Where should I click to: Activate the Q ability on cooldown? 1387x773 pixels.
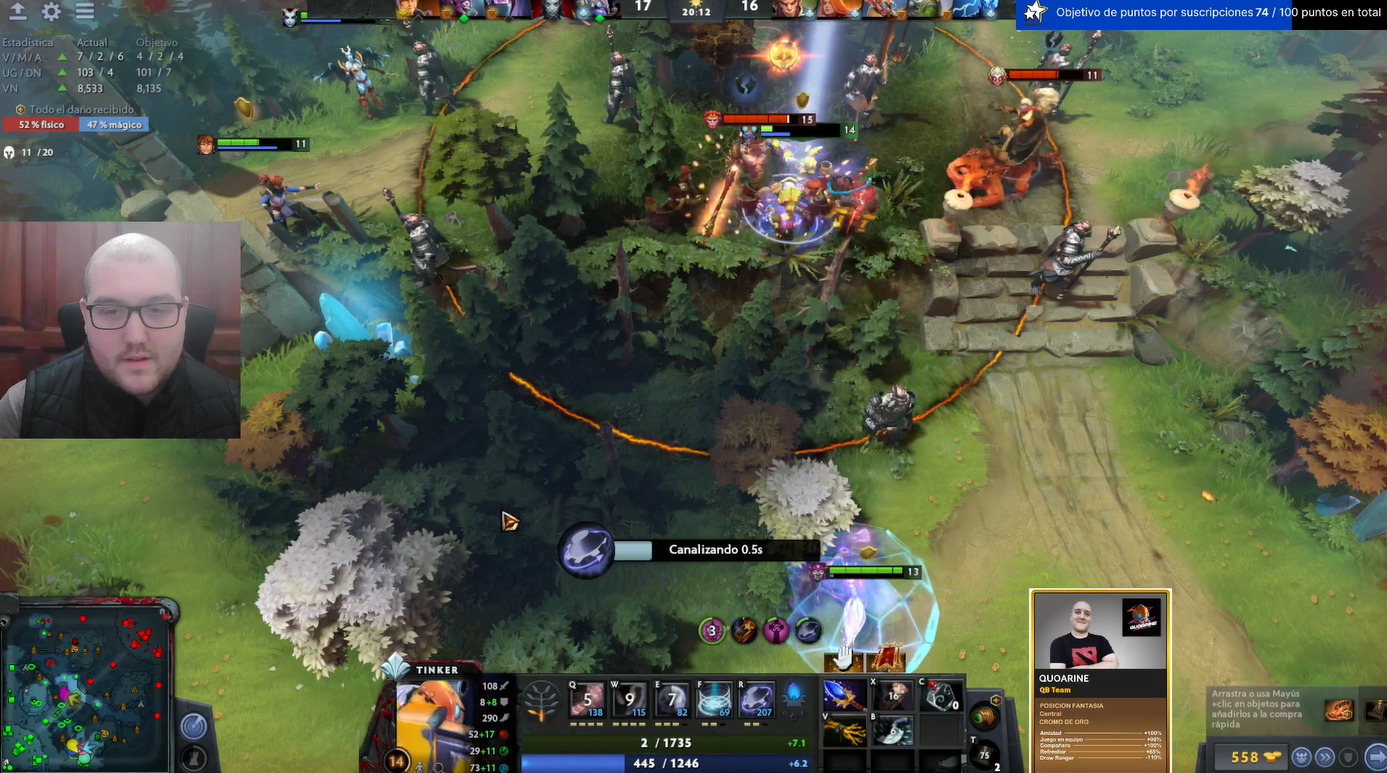(x=587, y=700)
